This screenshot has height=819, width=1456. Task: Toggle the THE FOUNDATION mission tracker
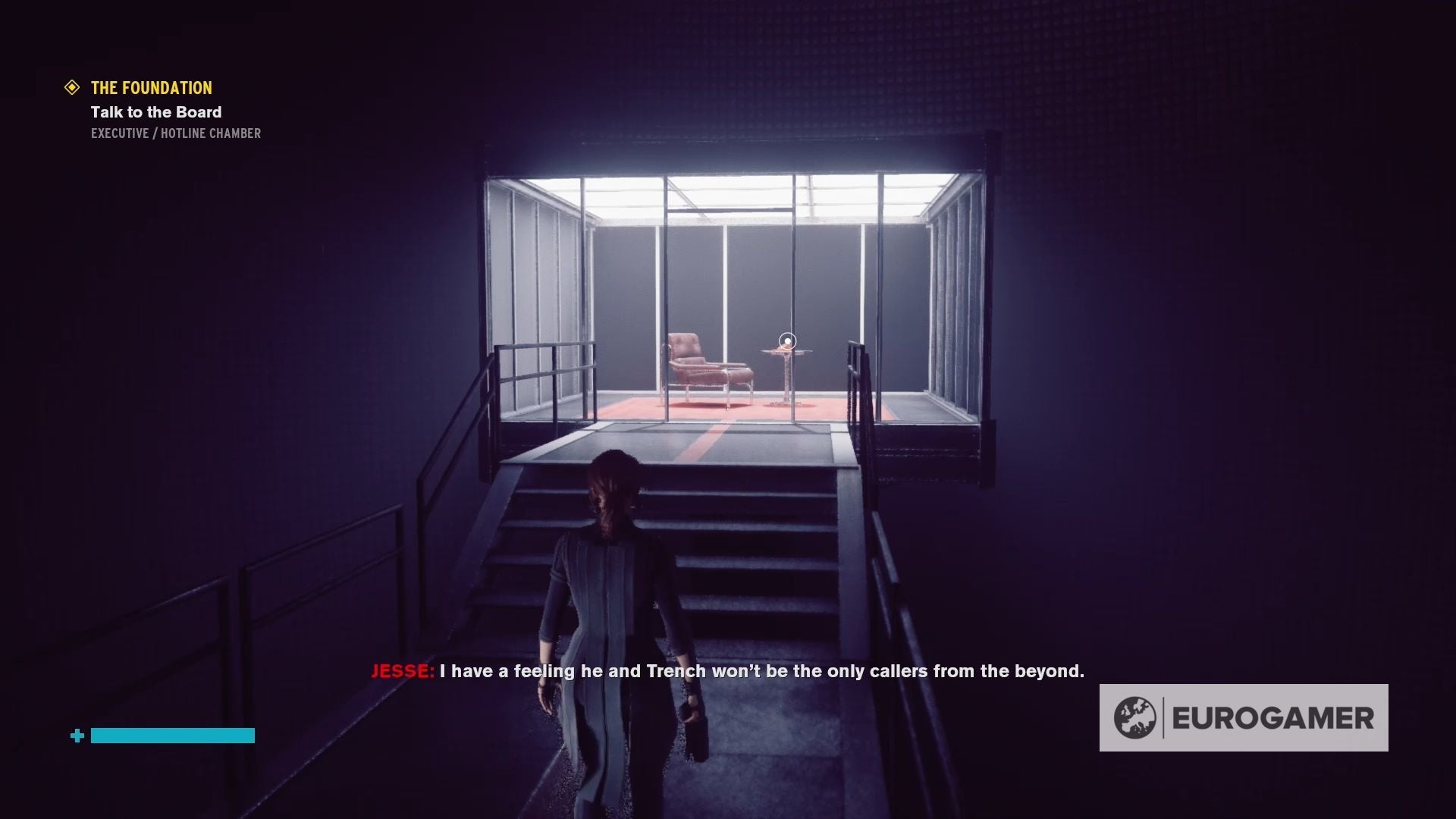click(150, 87)
